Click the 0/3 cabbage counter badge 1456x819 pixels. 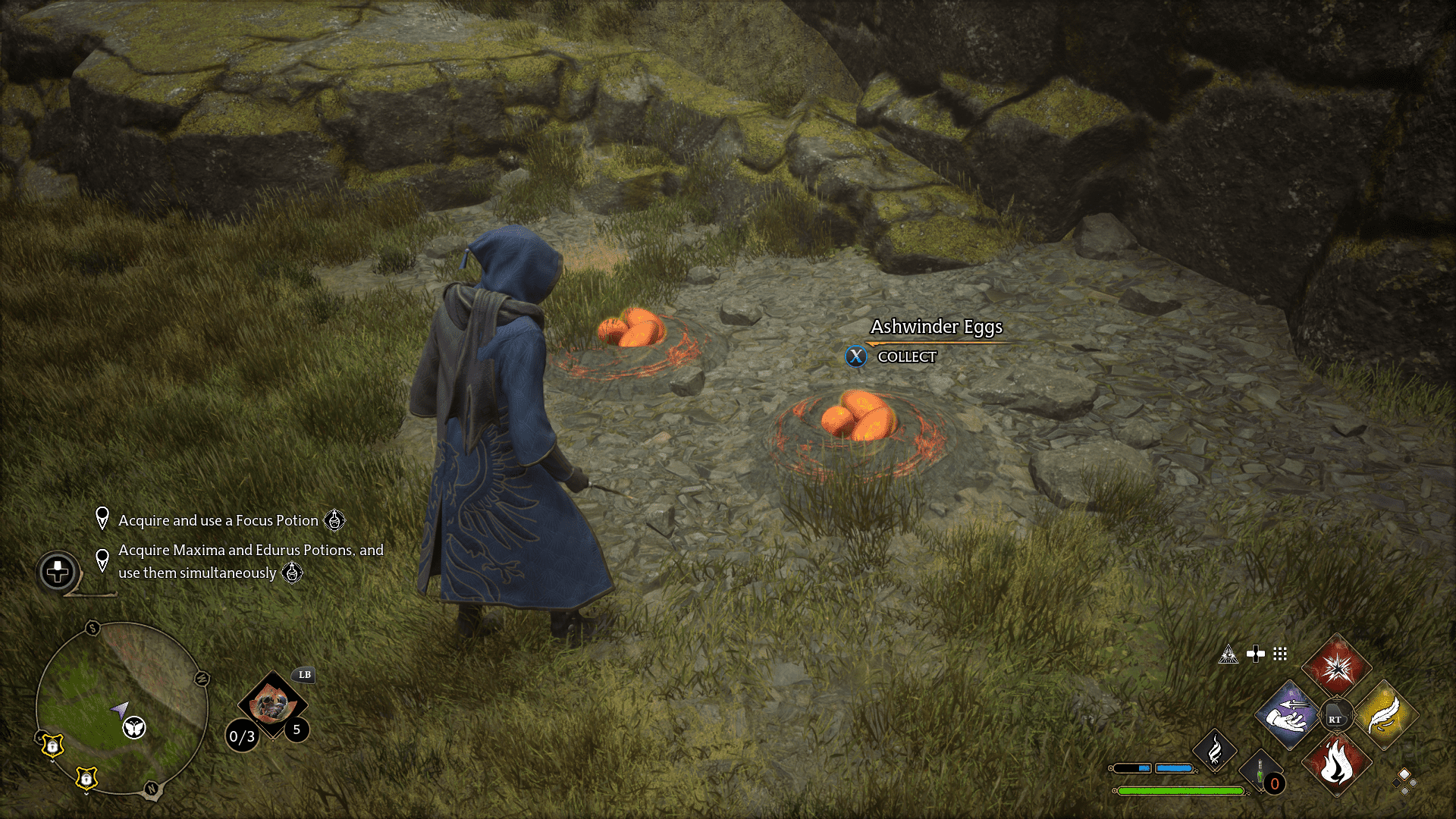pos(241,735)
